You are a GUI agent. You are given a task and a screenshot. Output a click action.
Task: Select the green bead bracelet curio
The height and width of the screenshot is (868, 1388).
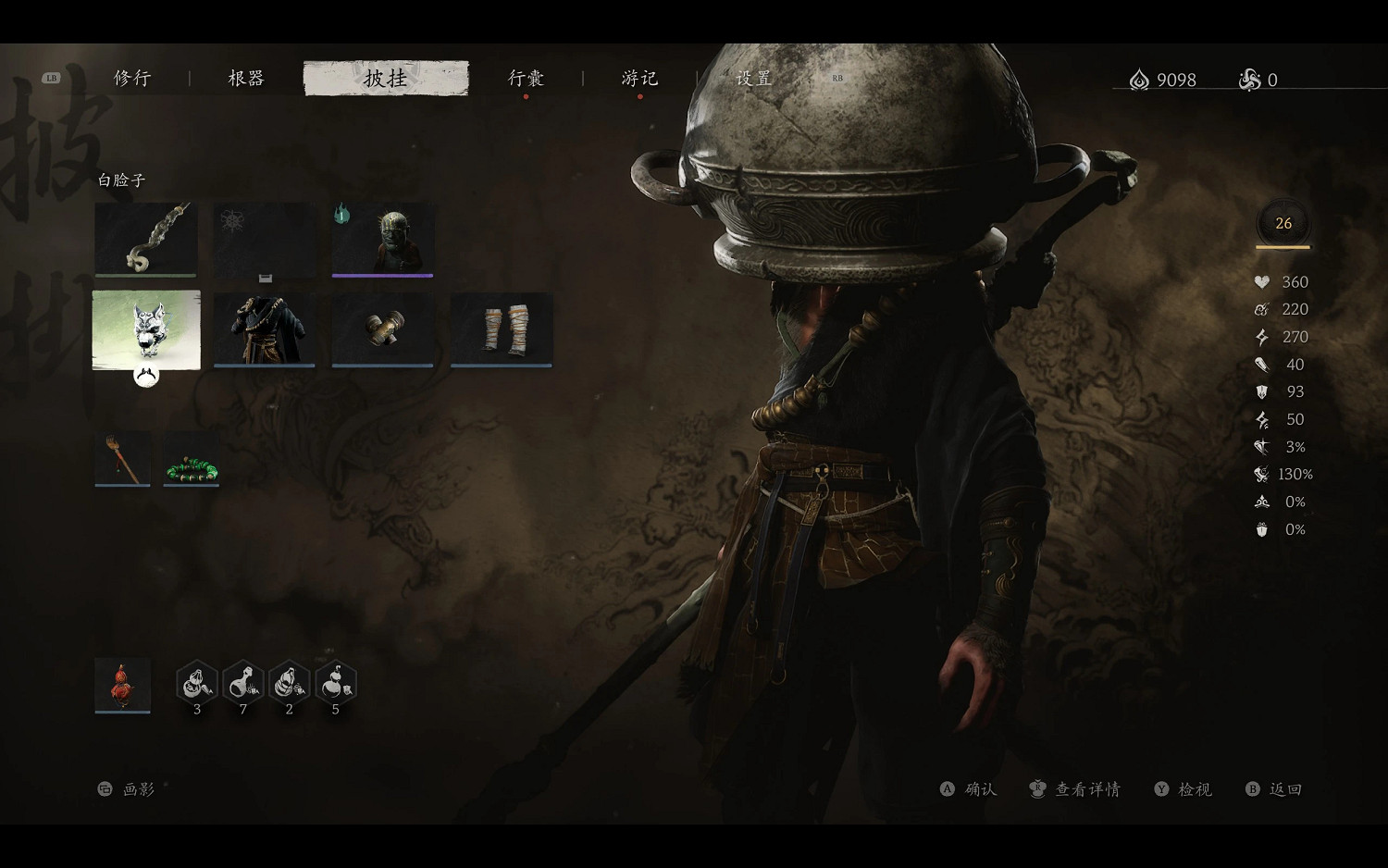tap(190, 457)
